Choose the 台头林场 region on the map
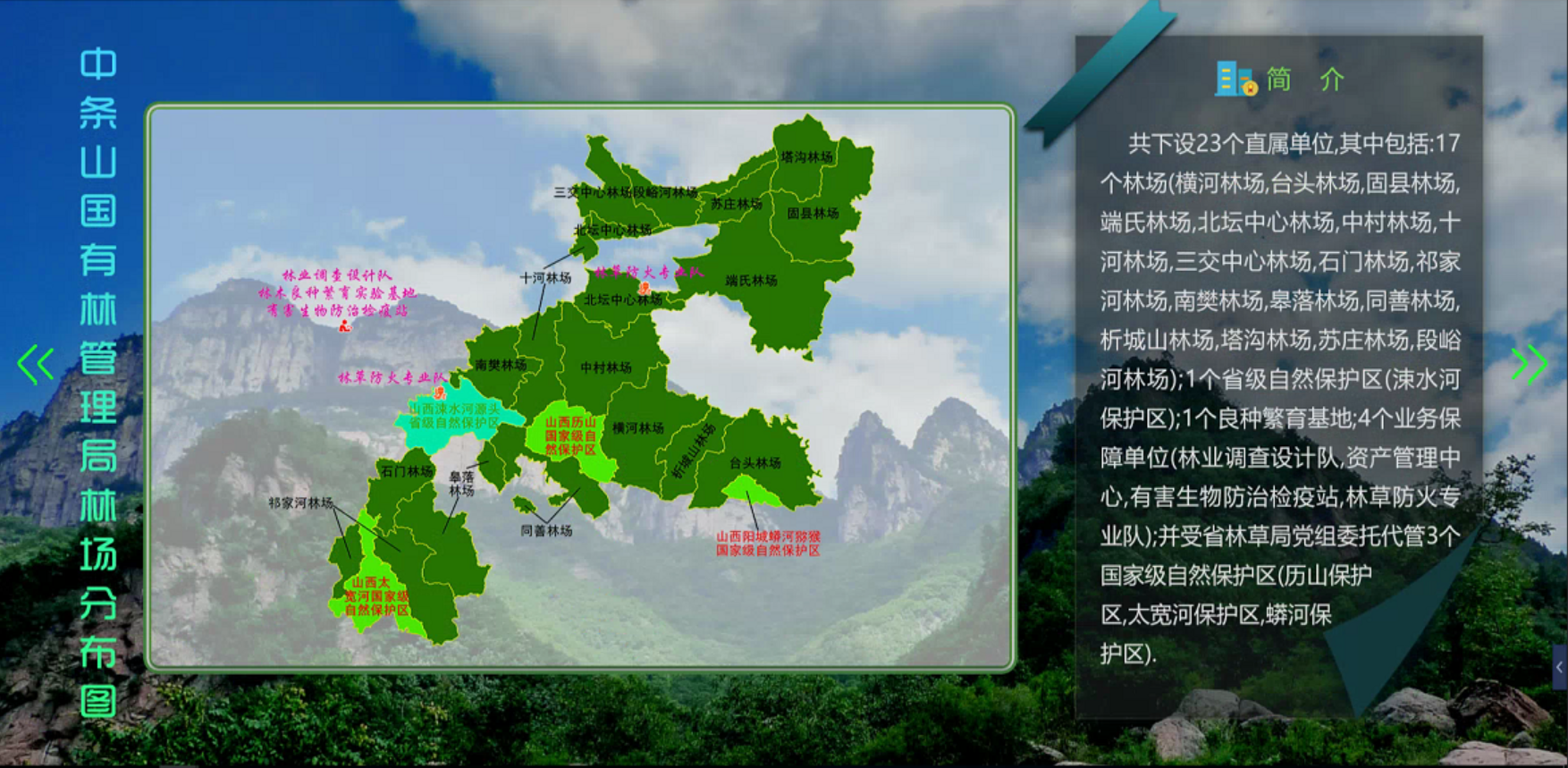 (x=755, y=462)
